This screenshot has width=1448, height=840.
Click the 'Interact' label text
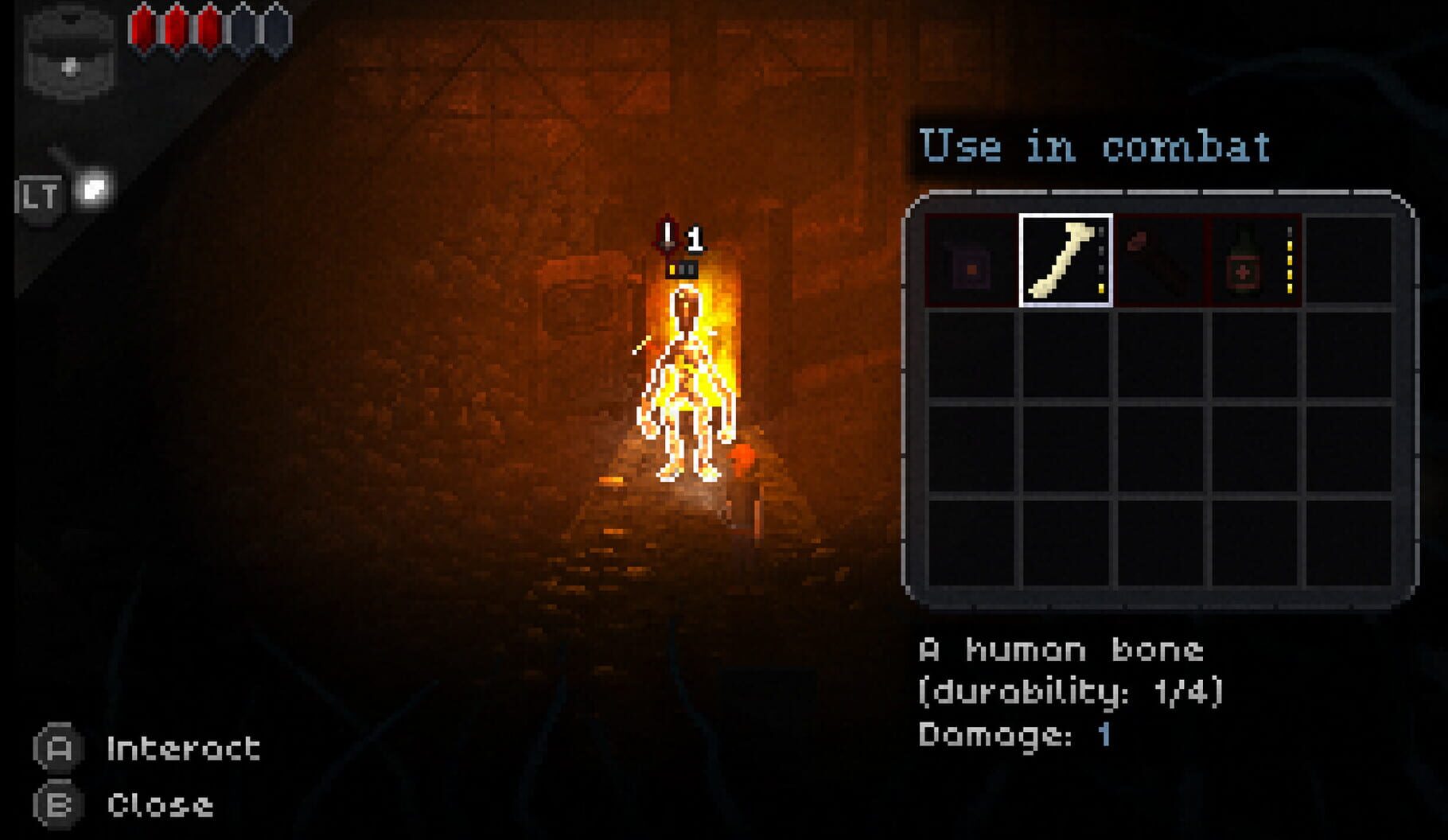click(x=182, y=748)
